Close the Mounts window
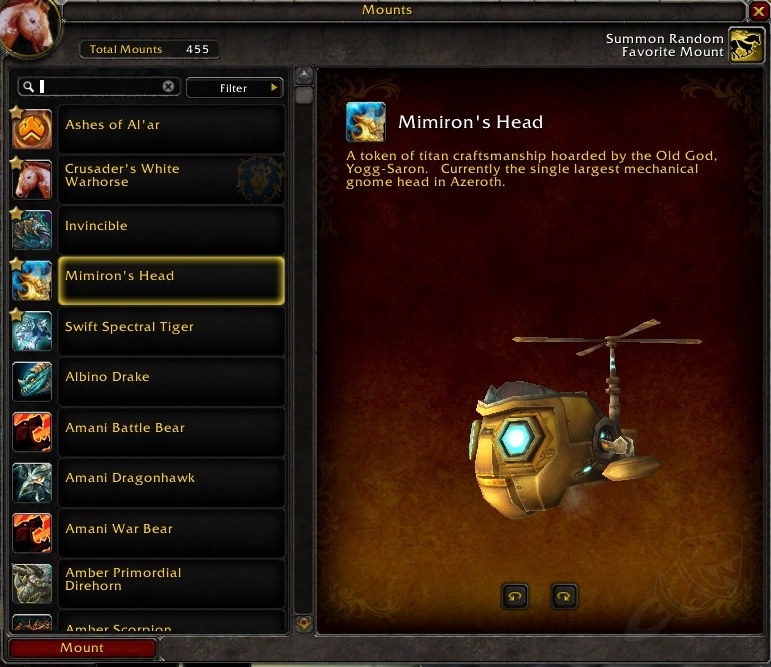This screenshot has height=667, width=771. [759, 11]
